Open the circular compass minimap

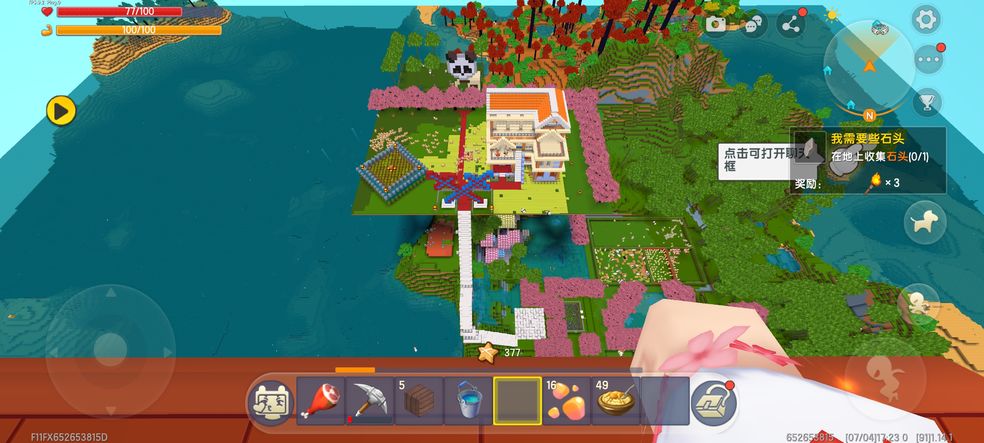point(868,56)
